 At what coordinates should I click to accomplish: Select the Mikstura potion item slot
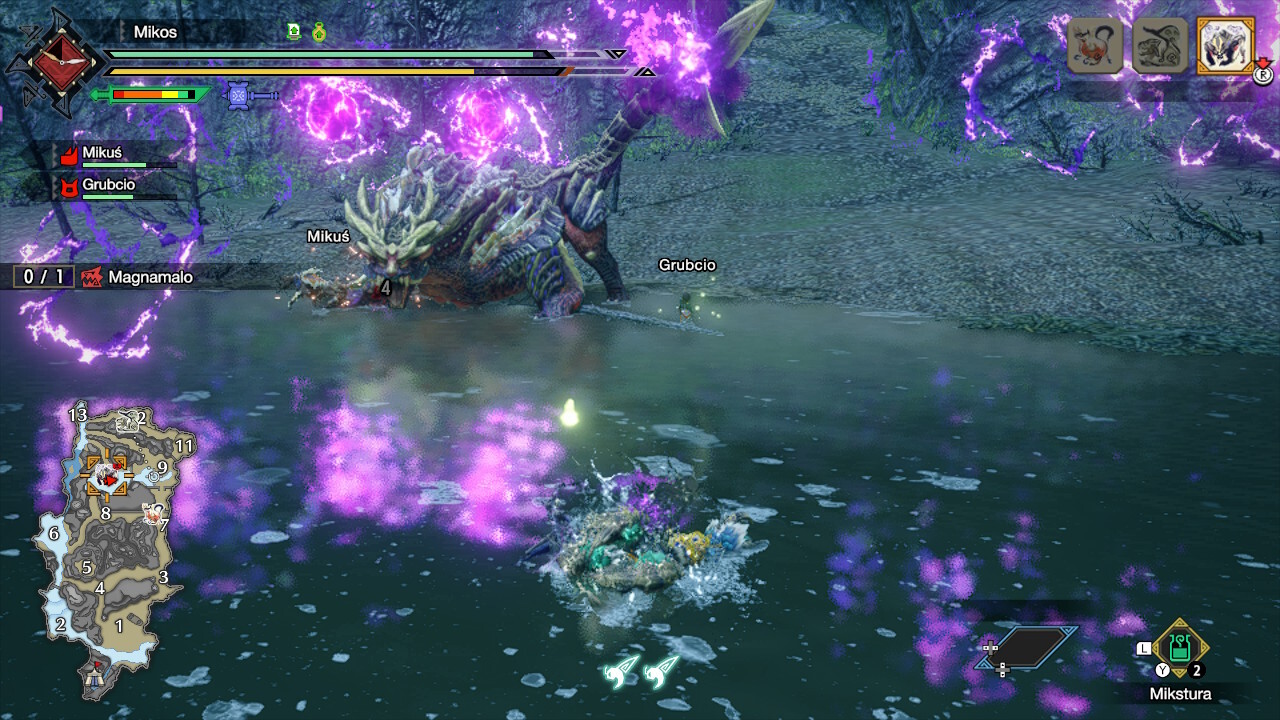(x=1180, y=648)
